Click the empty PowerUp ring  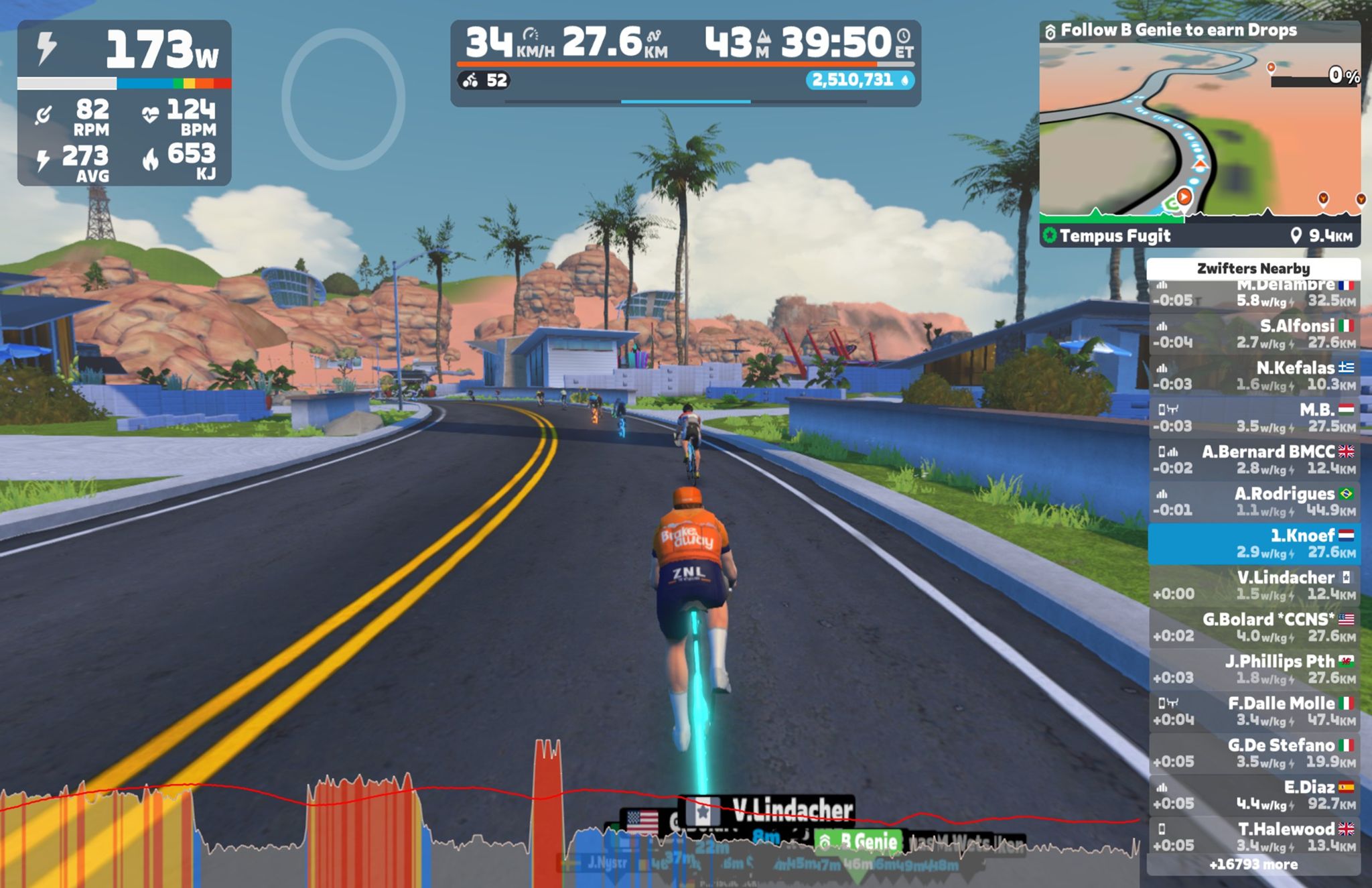(343, 99)
